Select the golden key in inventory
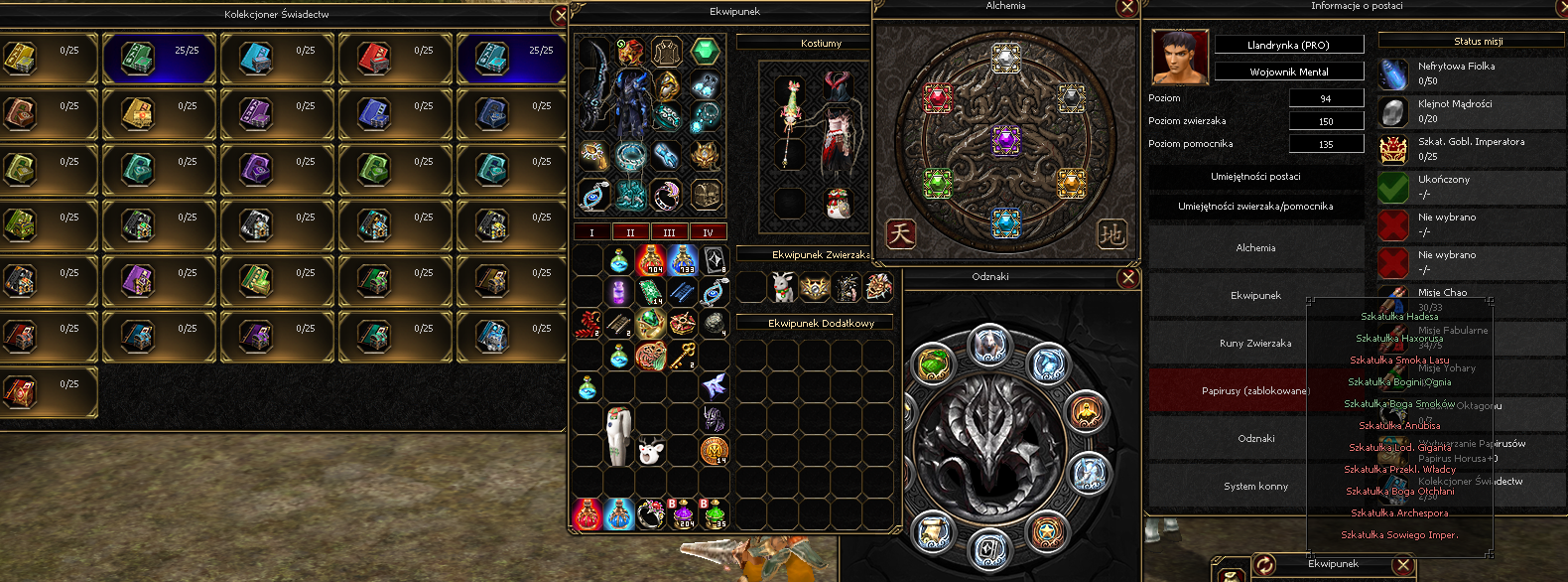The width and height of the screenshot is (1568, 582). [683, 355]
